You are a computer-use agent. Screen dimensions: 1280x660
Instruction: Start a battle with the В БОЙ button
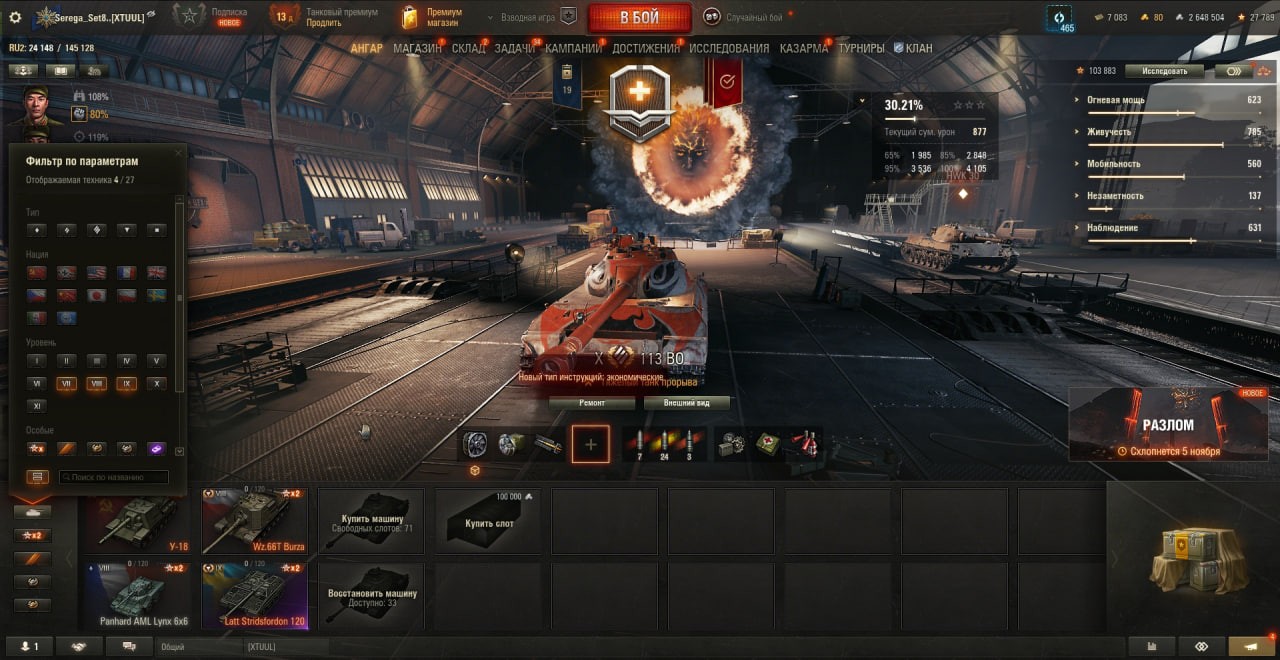click(639, 17)
